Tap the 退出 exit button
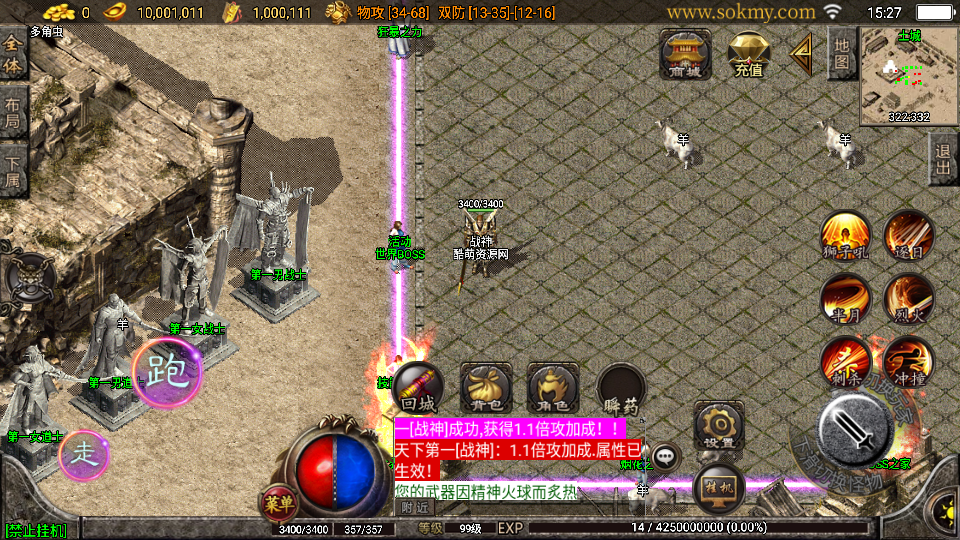960x540 pixels. [942, 159]
